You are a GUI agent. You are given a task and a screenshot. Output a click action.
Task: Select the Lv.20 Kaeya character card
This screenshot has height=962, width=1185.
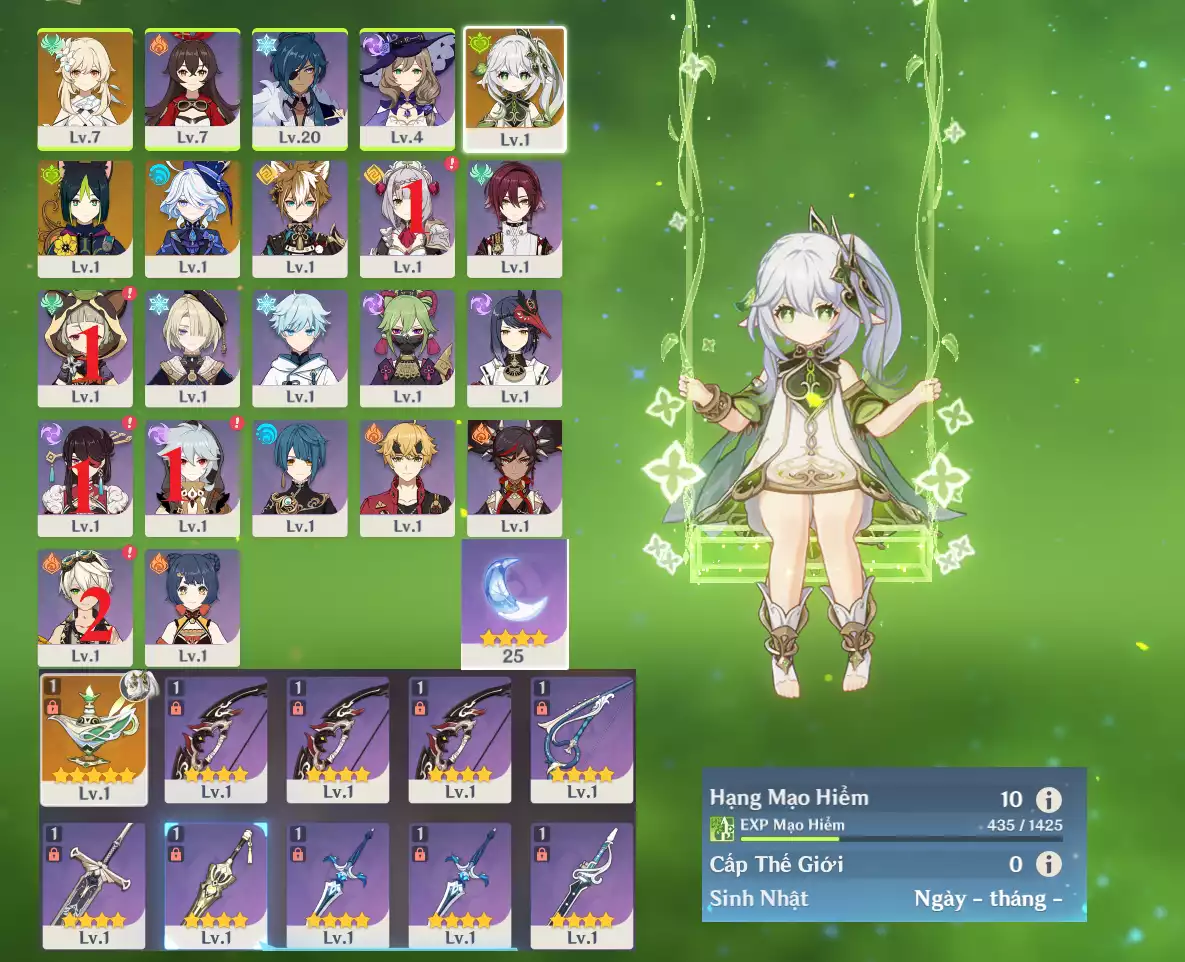tap(300, 89)
